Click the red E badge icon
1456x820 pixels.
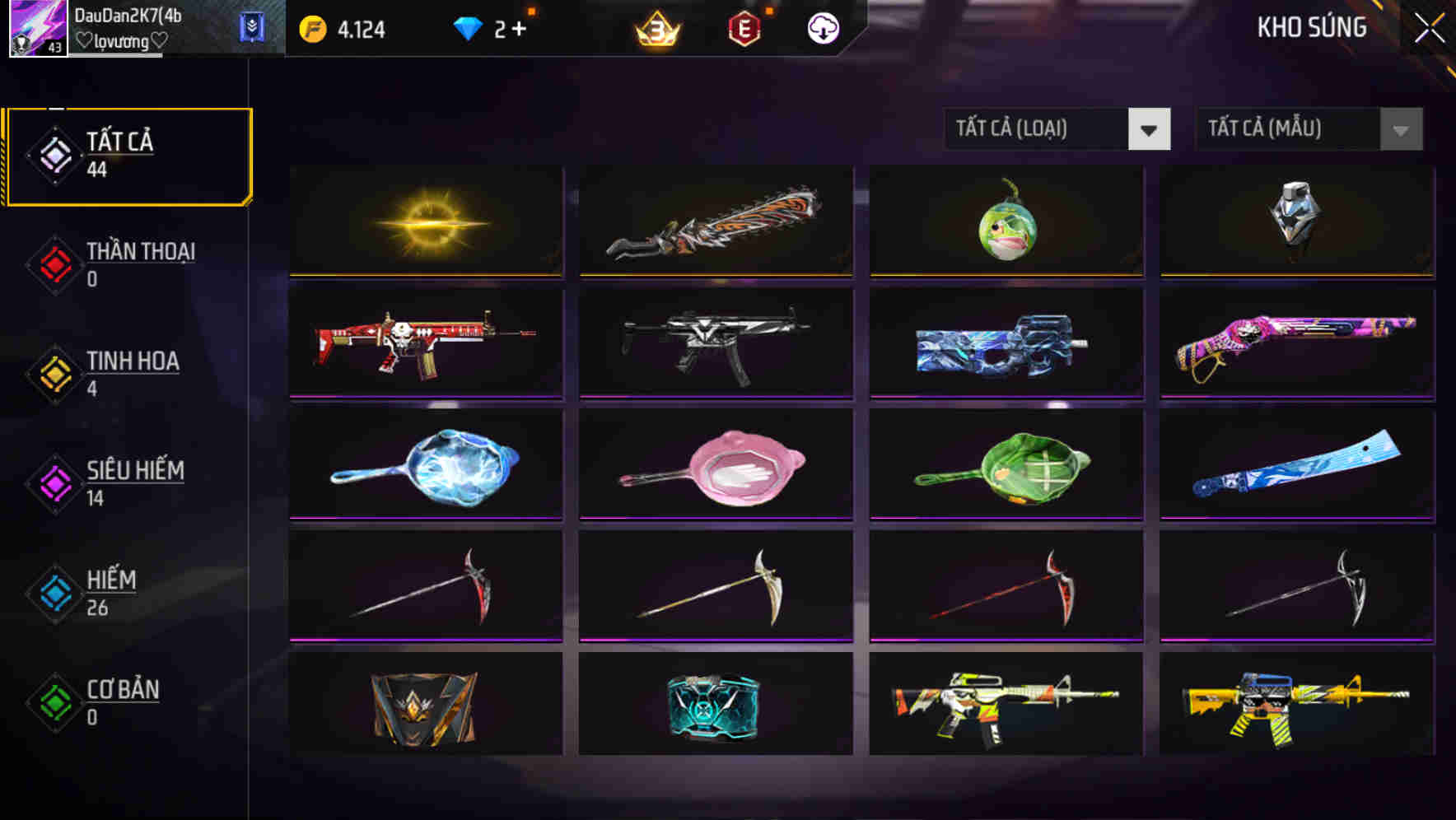(745, 27)
